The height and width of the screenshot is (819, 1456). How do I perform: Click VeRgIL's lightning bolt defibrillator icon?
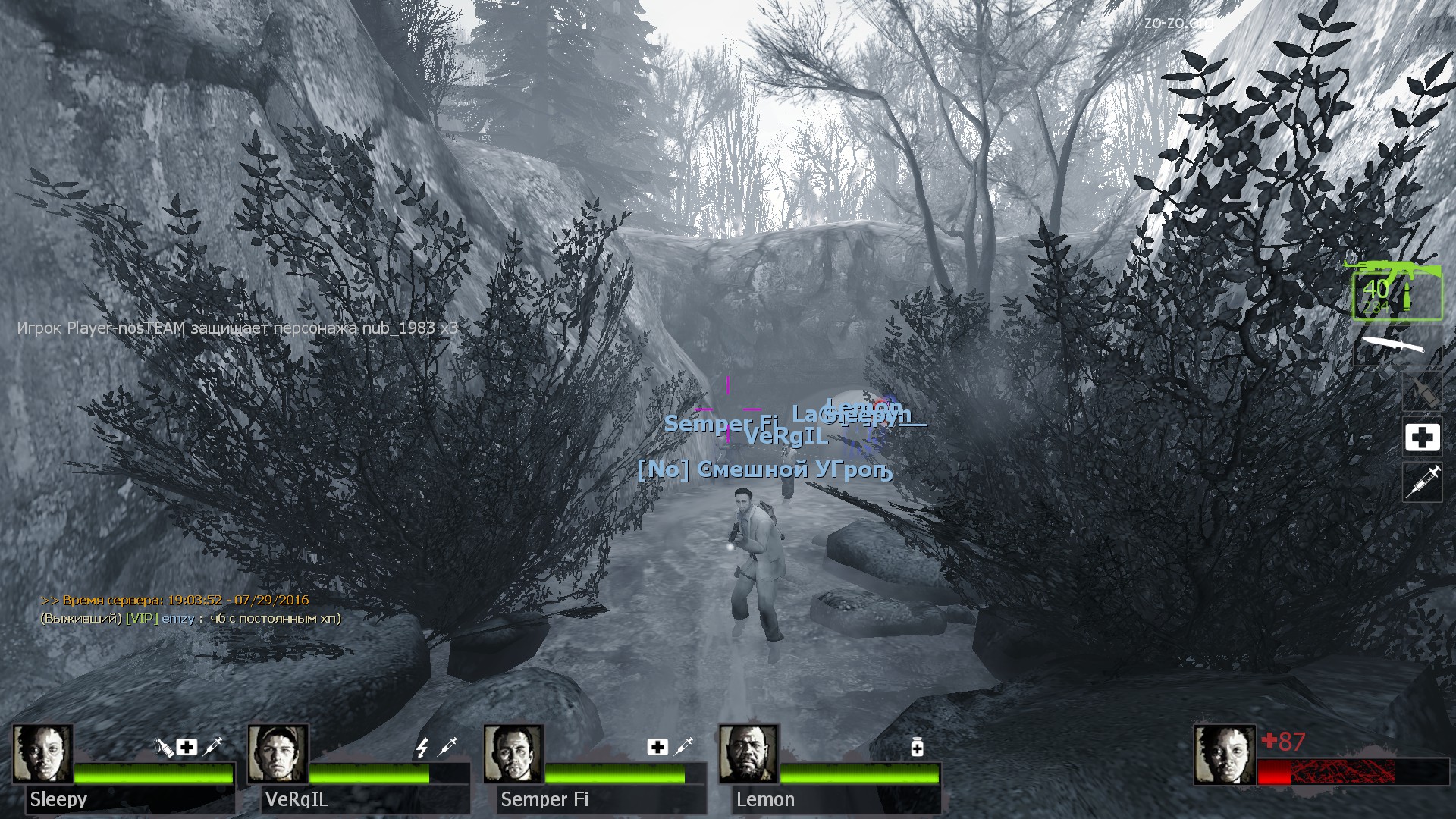pos(422,748)
